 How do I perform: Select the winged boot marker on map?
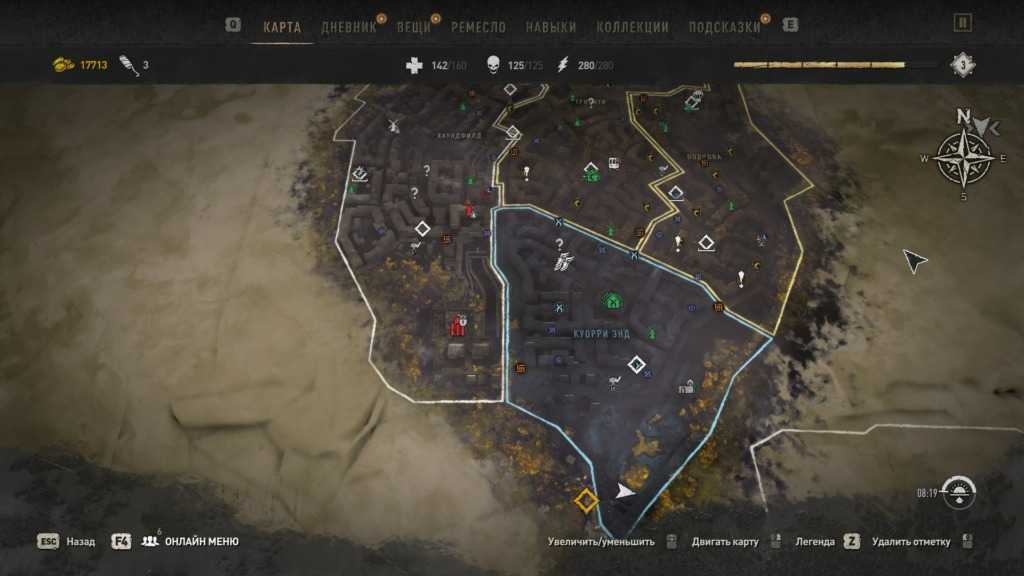point(563,263)
